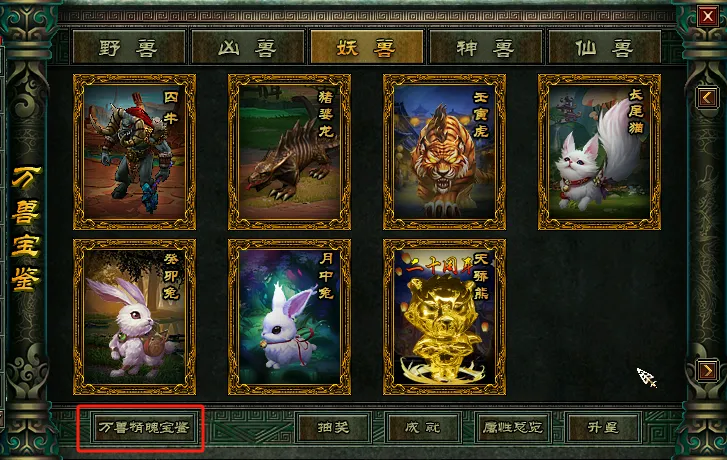Open the 万兽精魄宝鉴 button

(140, 428)
